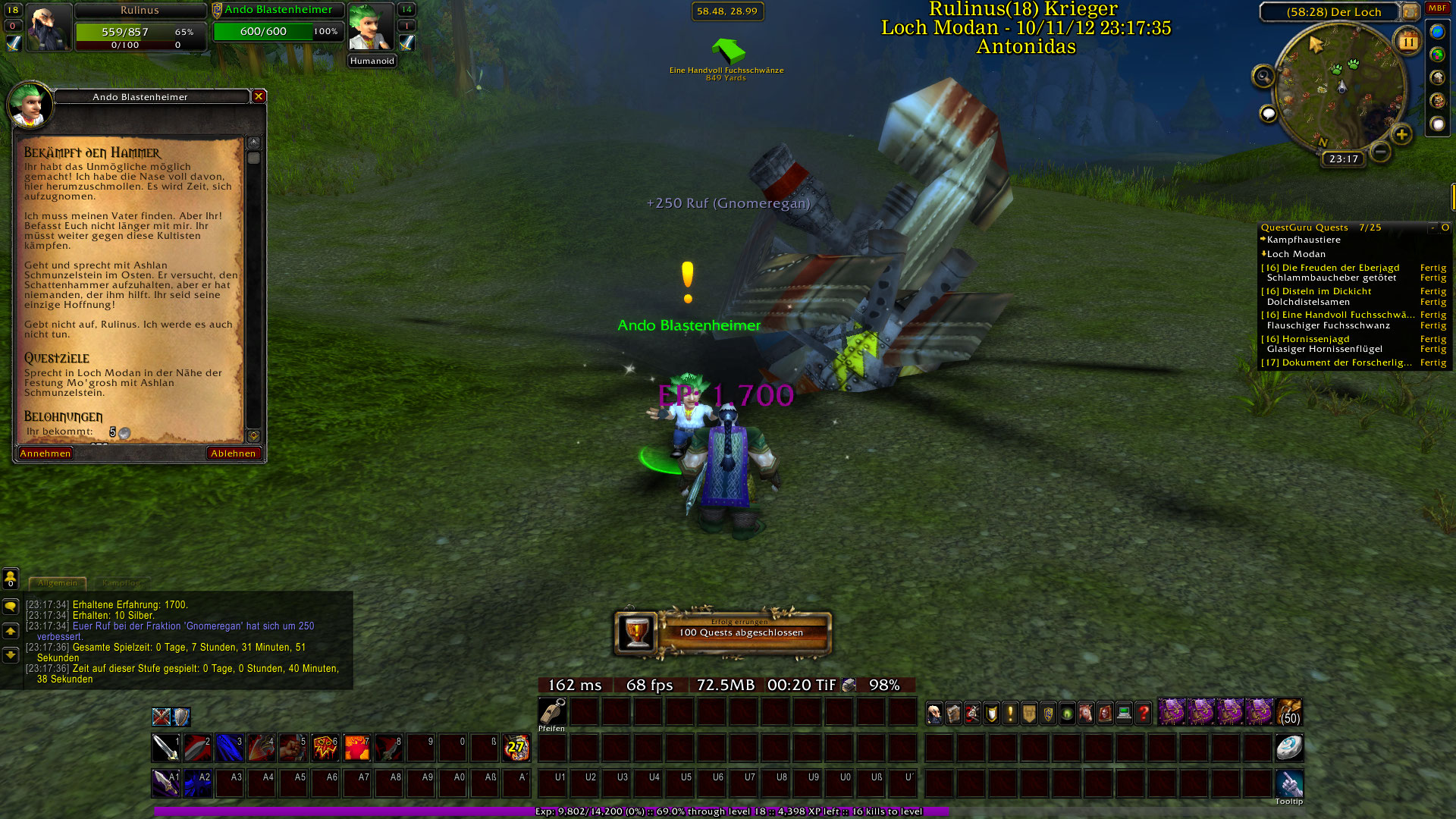Select Hornissenjagd quest in the tracker
Viewport: 1456px width, 819px height.
click(1316, 339)
